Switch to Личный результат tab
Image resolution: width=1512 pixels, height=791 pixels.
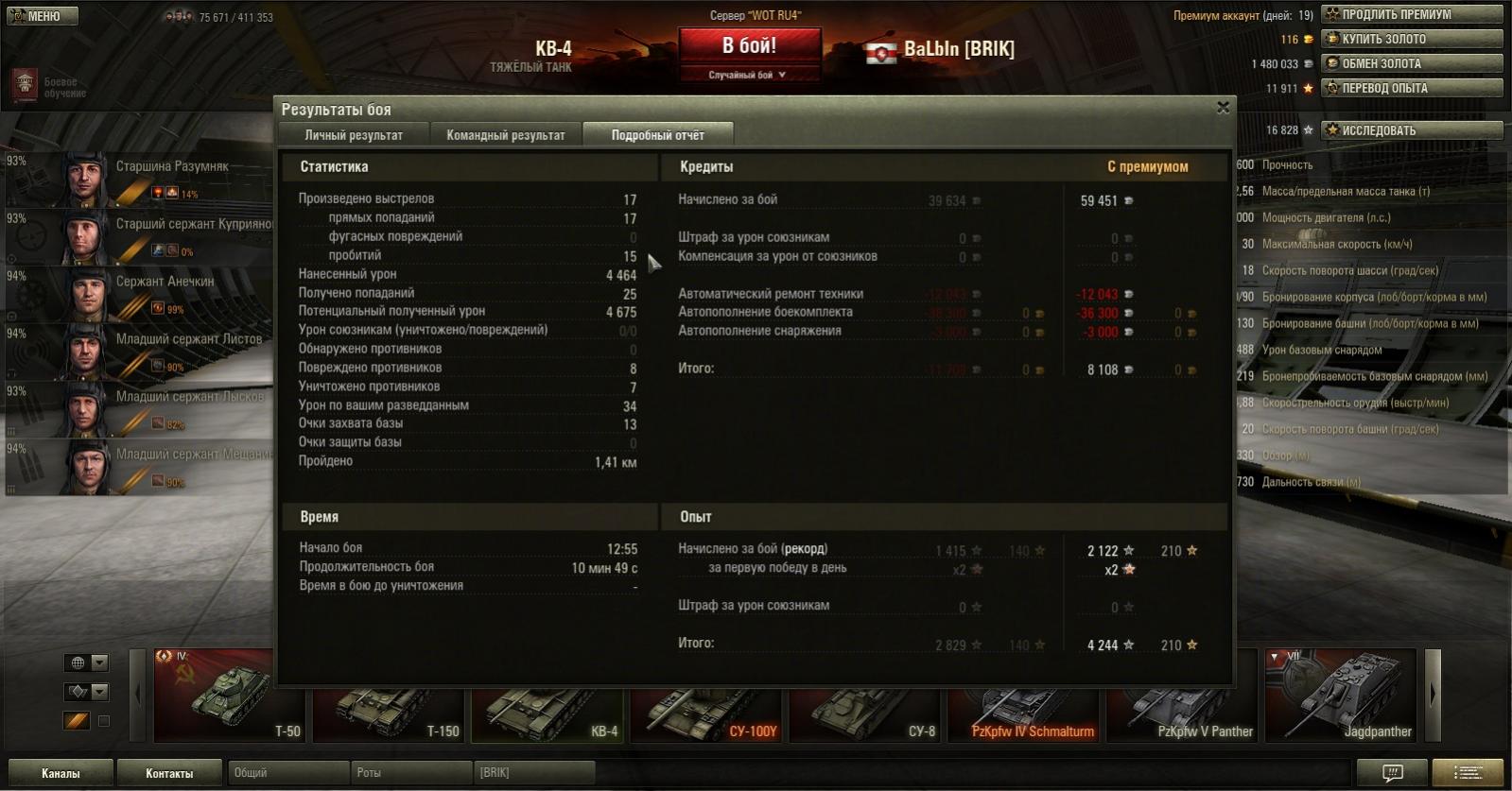pos(354,135)
